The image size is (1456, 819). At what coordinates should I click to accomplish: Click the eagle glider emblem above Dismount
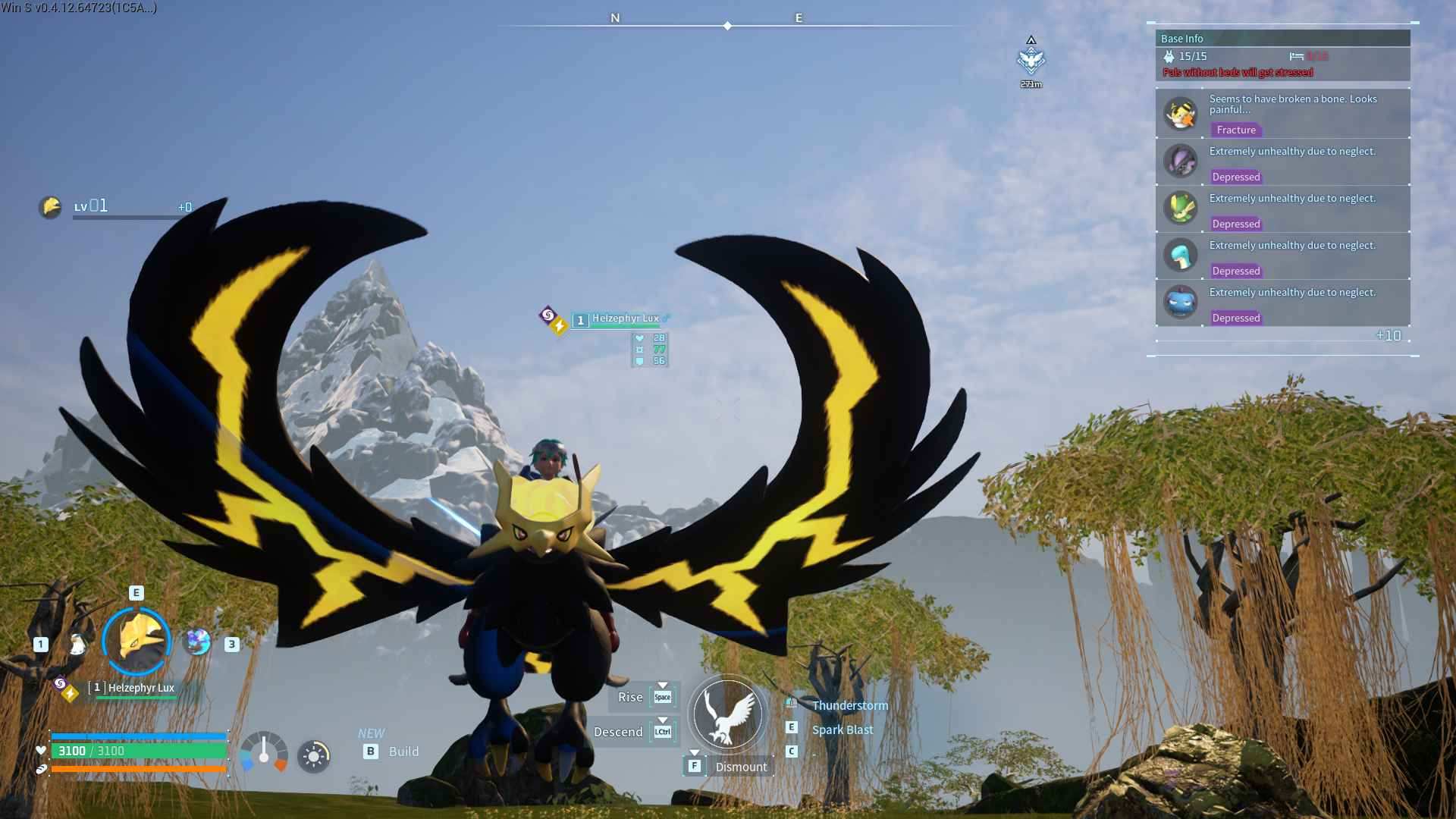click(726, 714)
